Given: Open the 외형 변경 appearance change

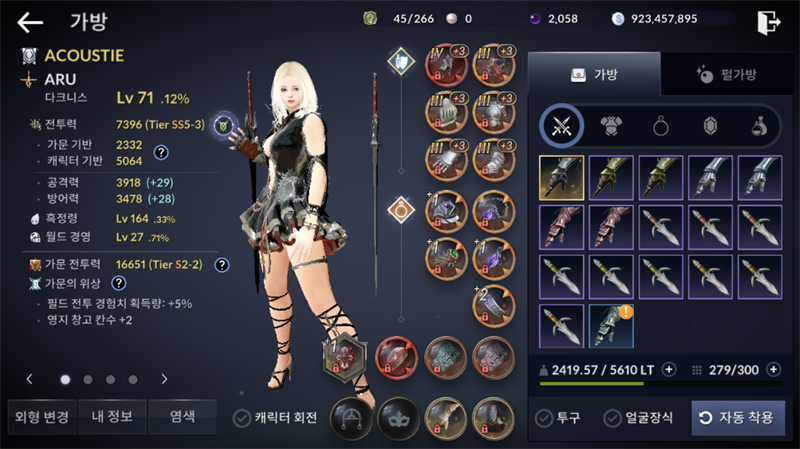Looking at the screenshot, I should click(x=38, y=416).
